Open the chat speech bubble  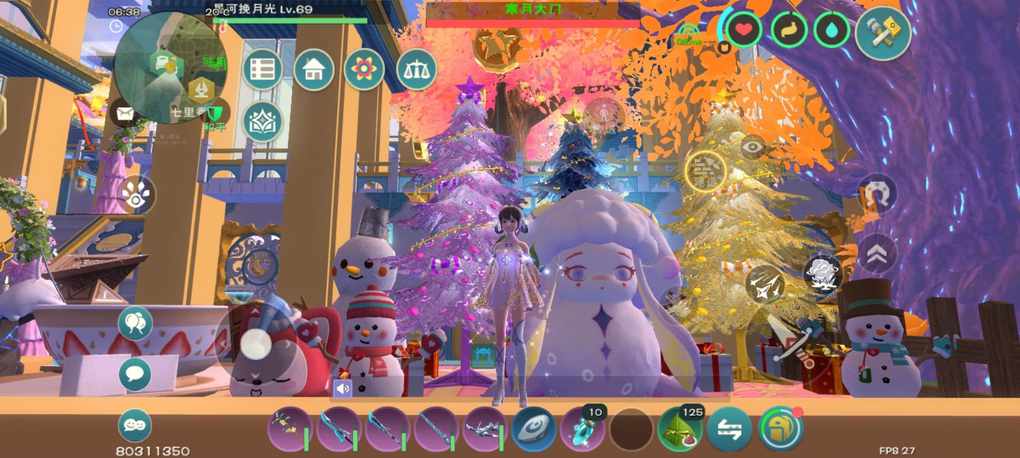[135, 375]
